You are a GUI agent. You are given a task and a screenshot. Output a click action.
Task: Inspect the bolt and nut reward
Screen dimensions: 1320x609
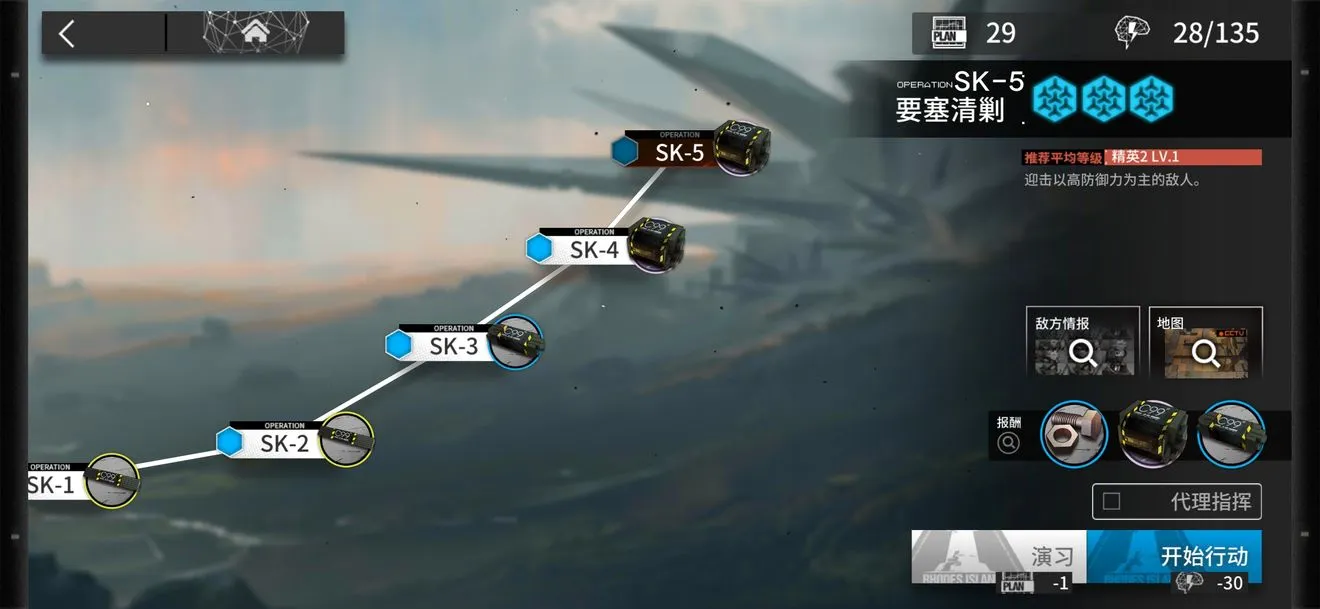coord(1073,434)
